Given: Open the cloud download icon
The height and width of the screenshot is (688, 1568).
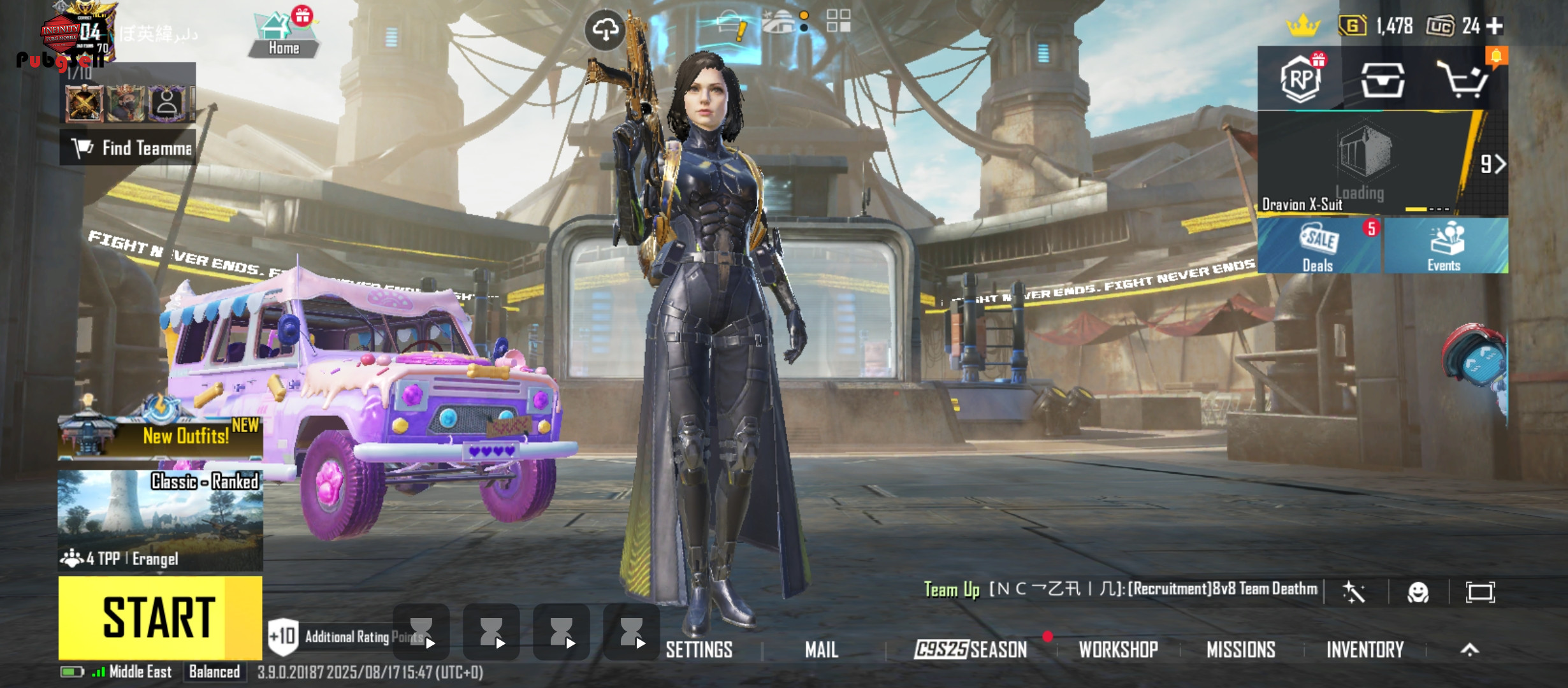Looking at the screenshot, I should pyautogui.click(x=605, y=29).
